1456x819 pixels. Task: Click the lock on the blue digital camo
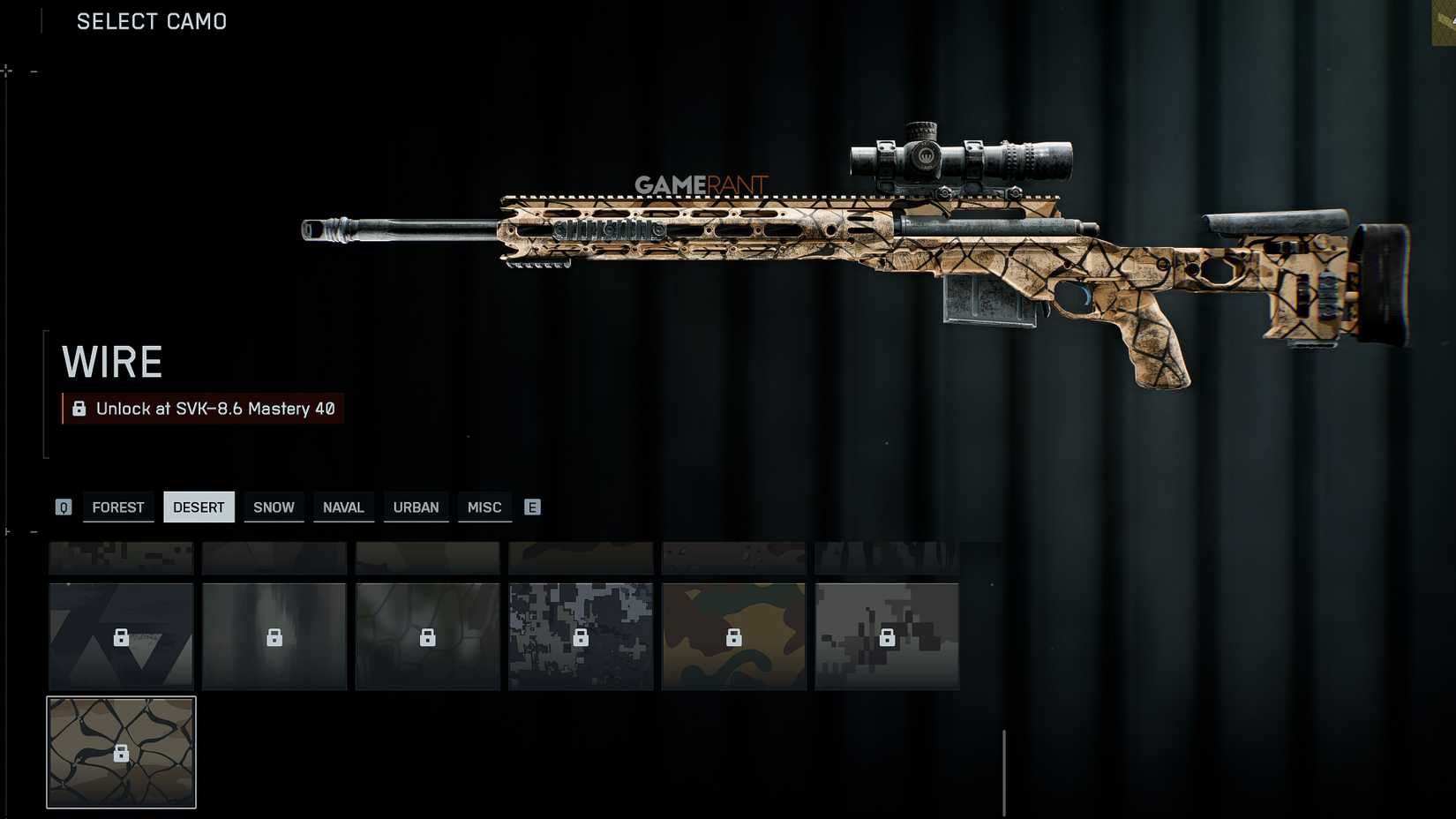pyautogui.click(x=582, y=635)
